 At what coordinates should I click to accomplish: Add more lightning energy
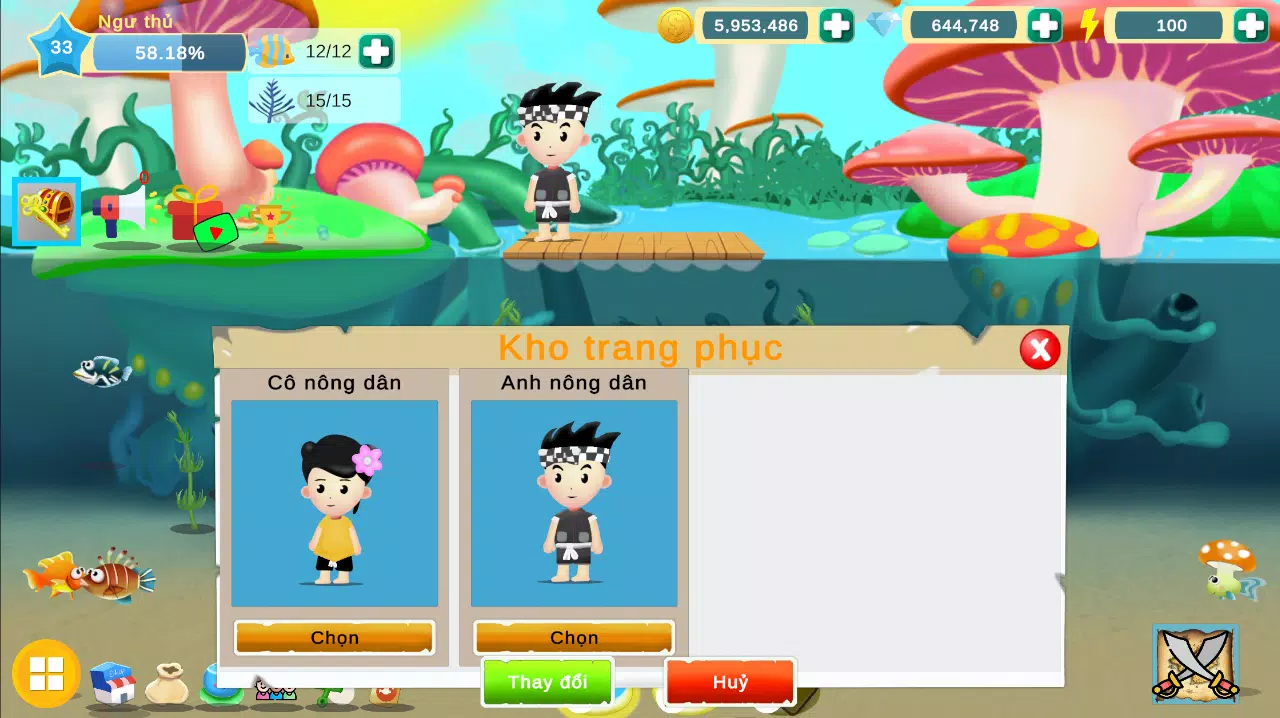(x=1250, y=25)
